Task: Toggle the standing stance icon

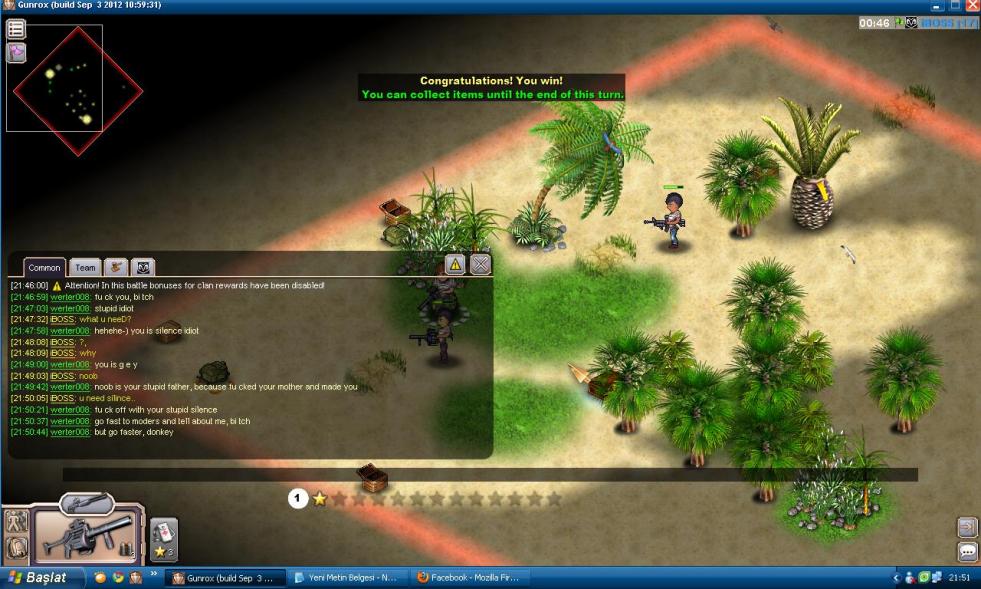Action: point(16,521)
